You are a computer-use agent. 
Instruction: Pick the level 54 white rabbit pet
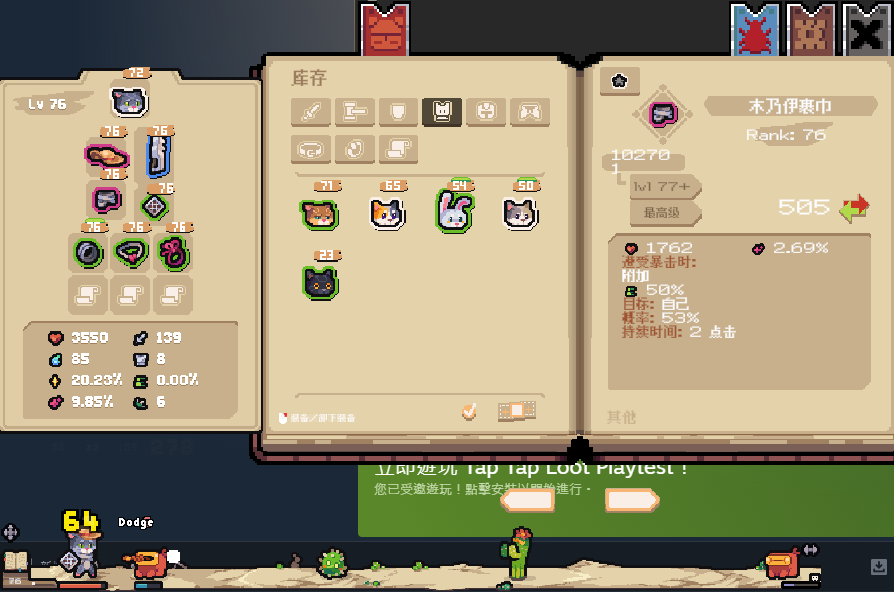tap(454, 211)
